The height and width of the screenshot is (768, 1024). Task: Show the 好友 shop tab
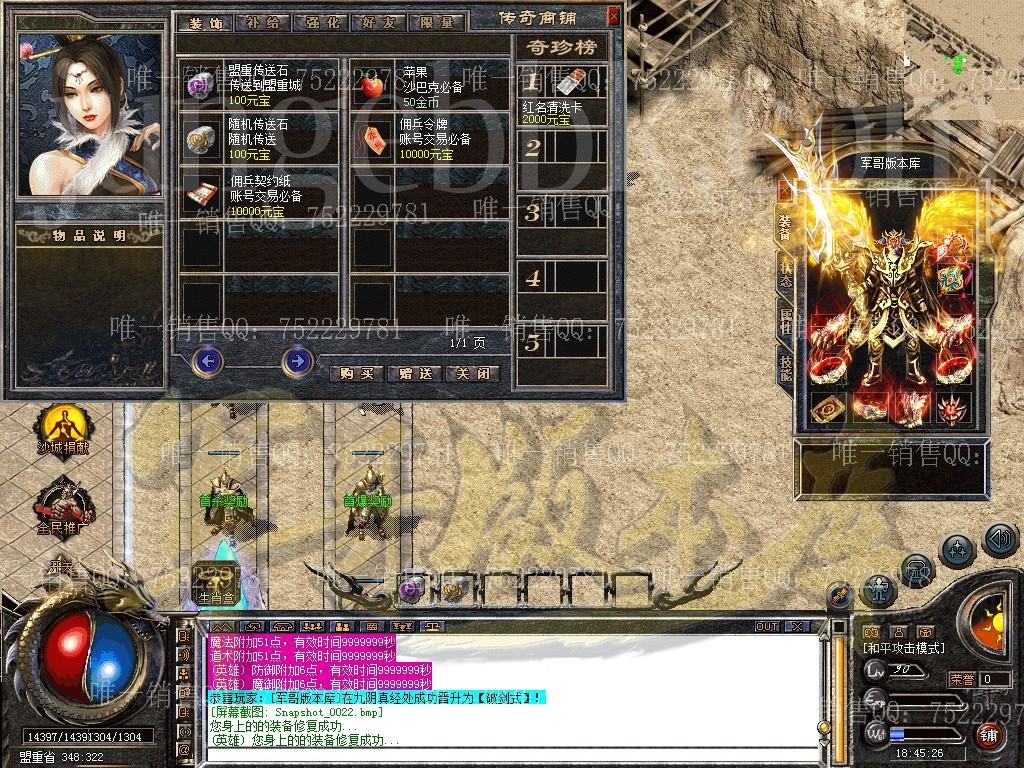376,21
